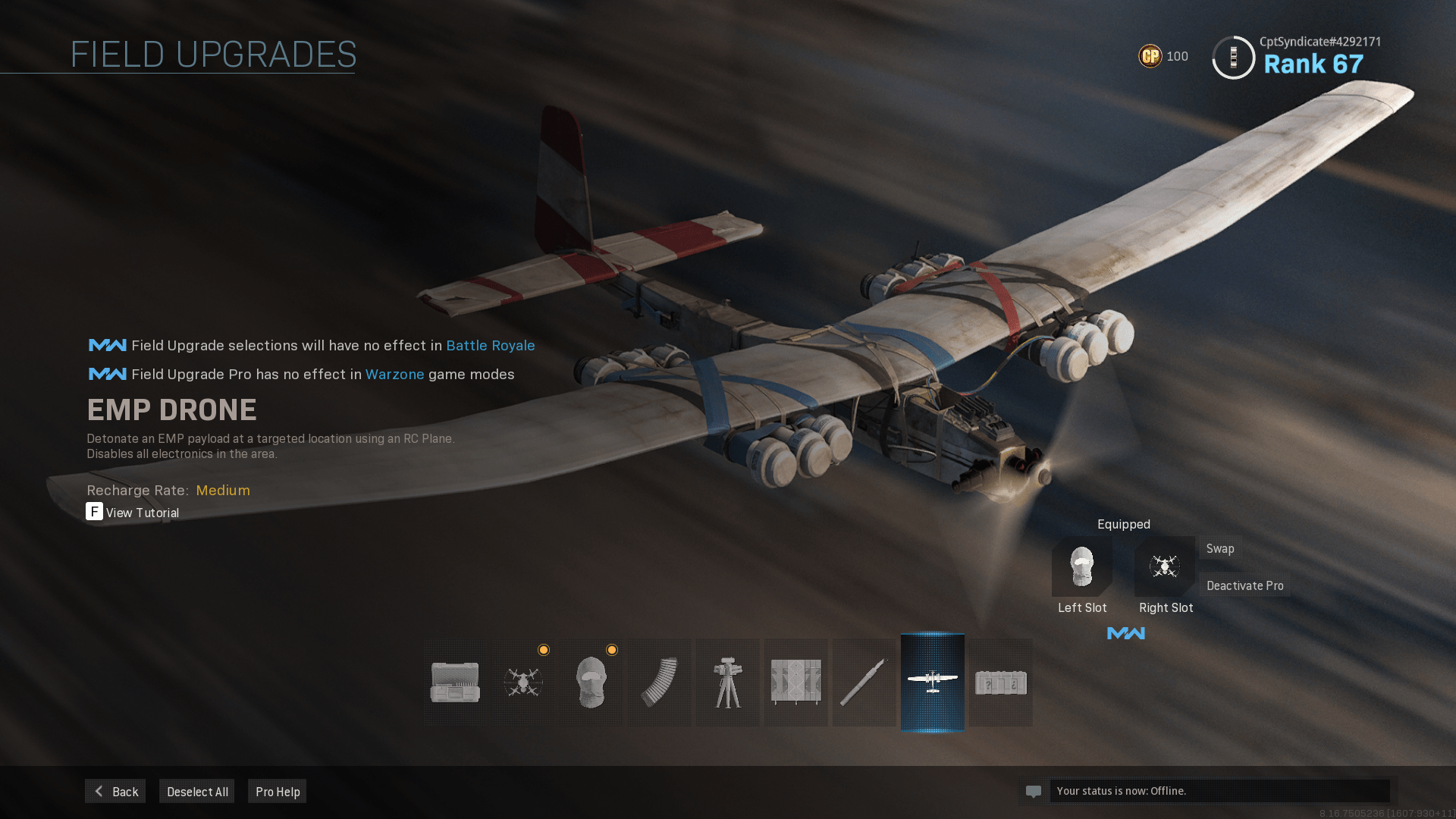
Task: Open View Tutorial for EMP Drone
Action: pyautogui.click(x=133, y=513)
